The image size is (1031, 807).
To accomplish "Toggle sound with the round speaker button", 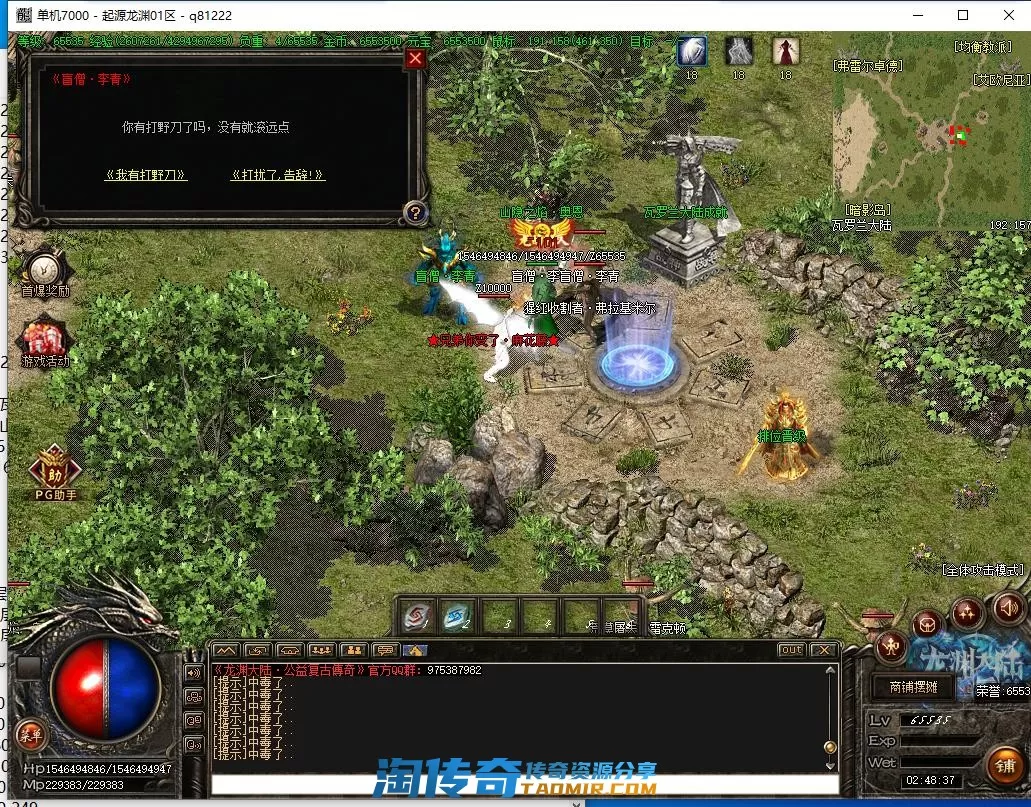I will coord(1008,606).
